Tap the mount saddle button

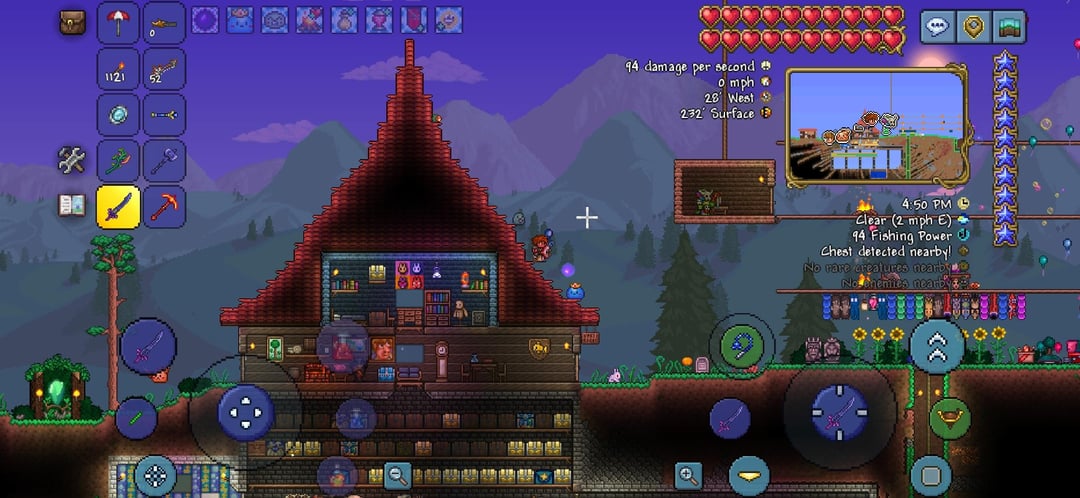pos(949,419)
